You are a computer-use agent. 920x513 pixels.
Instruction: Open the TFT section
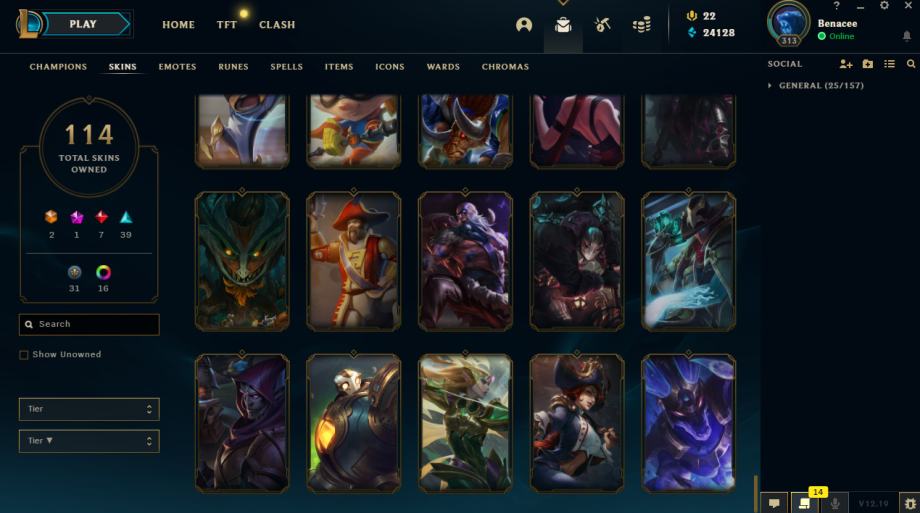pos(227,25)
